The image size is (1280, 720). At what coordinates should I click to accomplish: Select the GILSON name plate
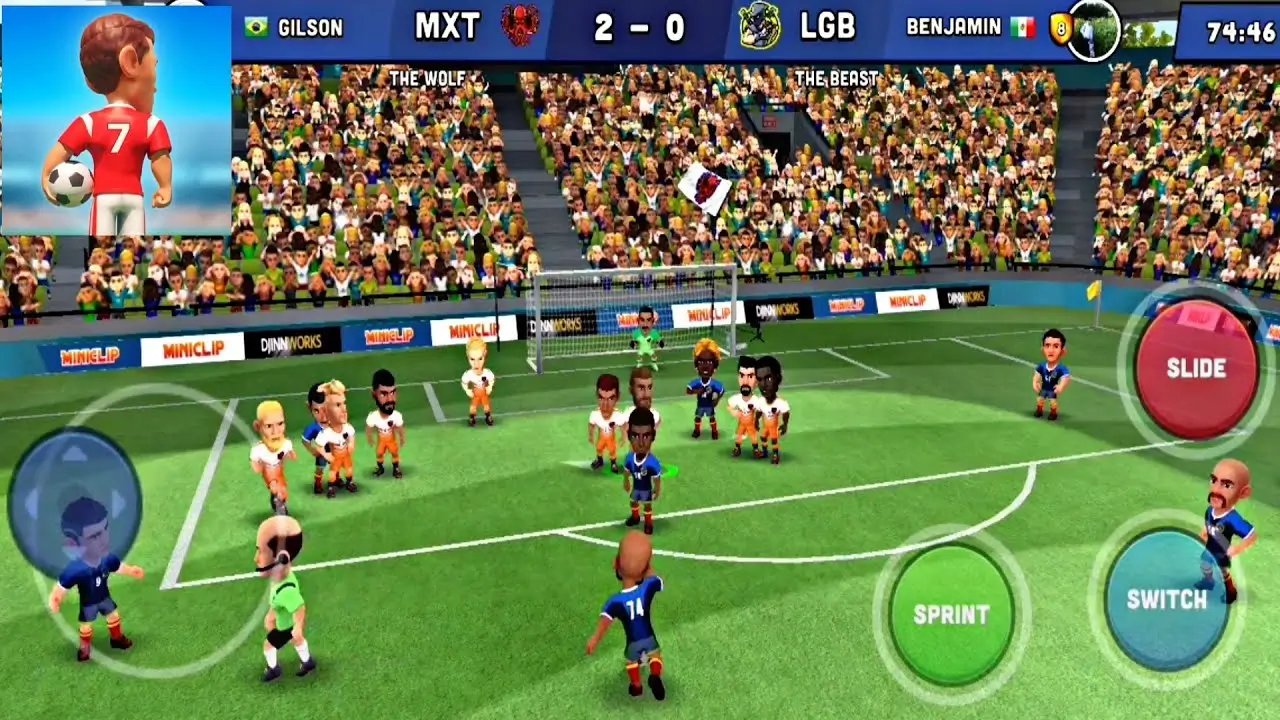(312, 29)
